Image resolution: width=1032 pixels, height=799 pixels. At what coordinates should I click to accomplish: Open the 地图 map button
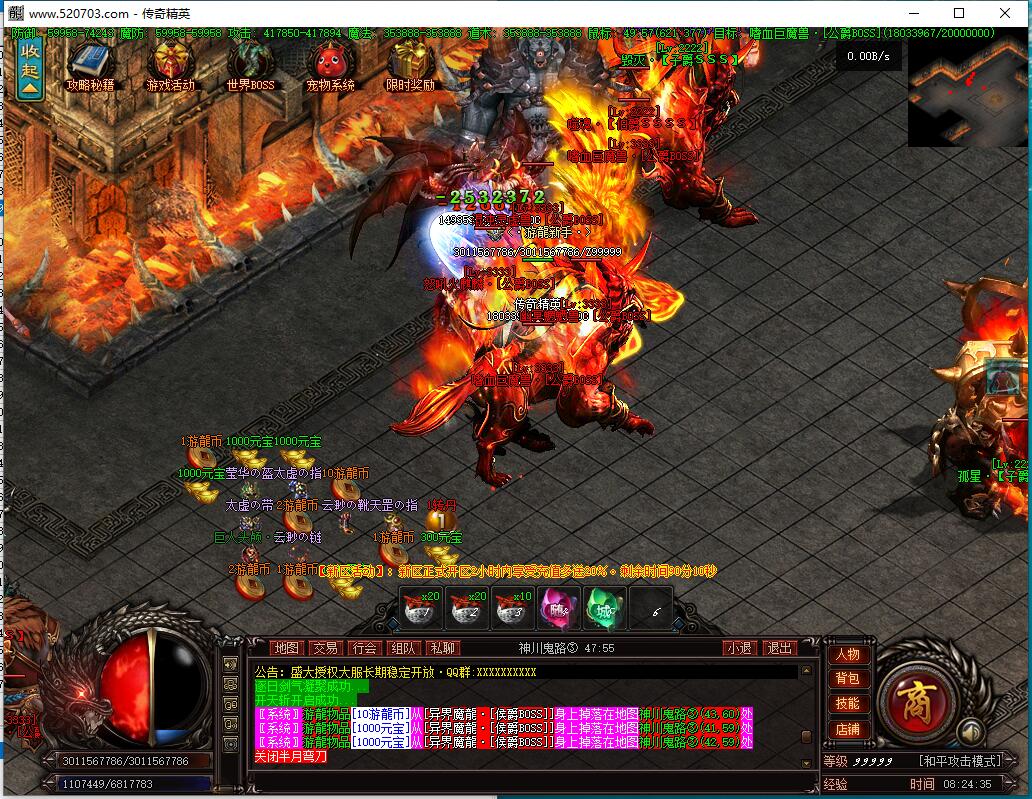point(286,648)
